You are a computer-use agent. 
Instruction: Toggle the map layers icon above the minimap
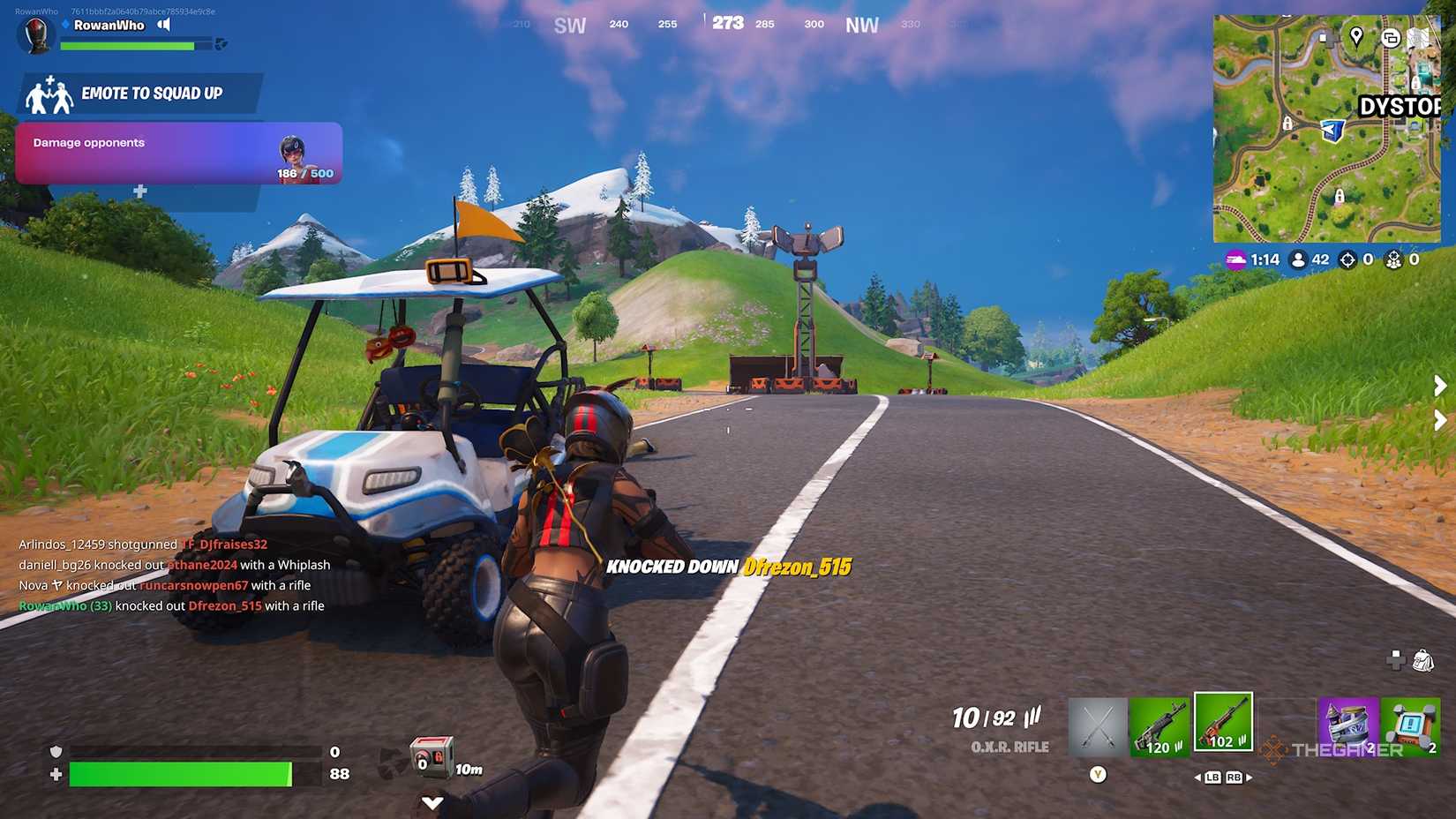pyautogui.click(x=1392, y=38)
